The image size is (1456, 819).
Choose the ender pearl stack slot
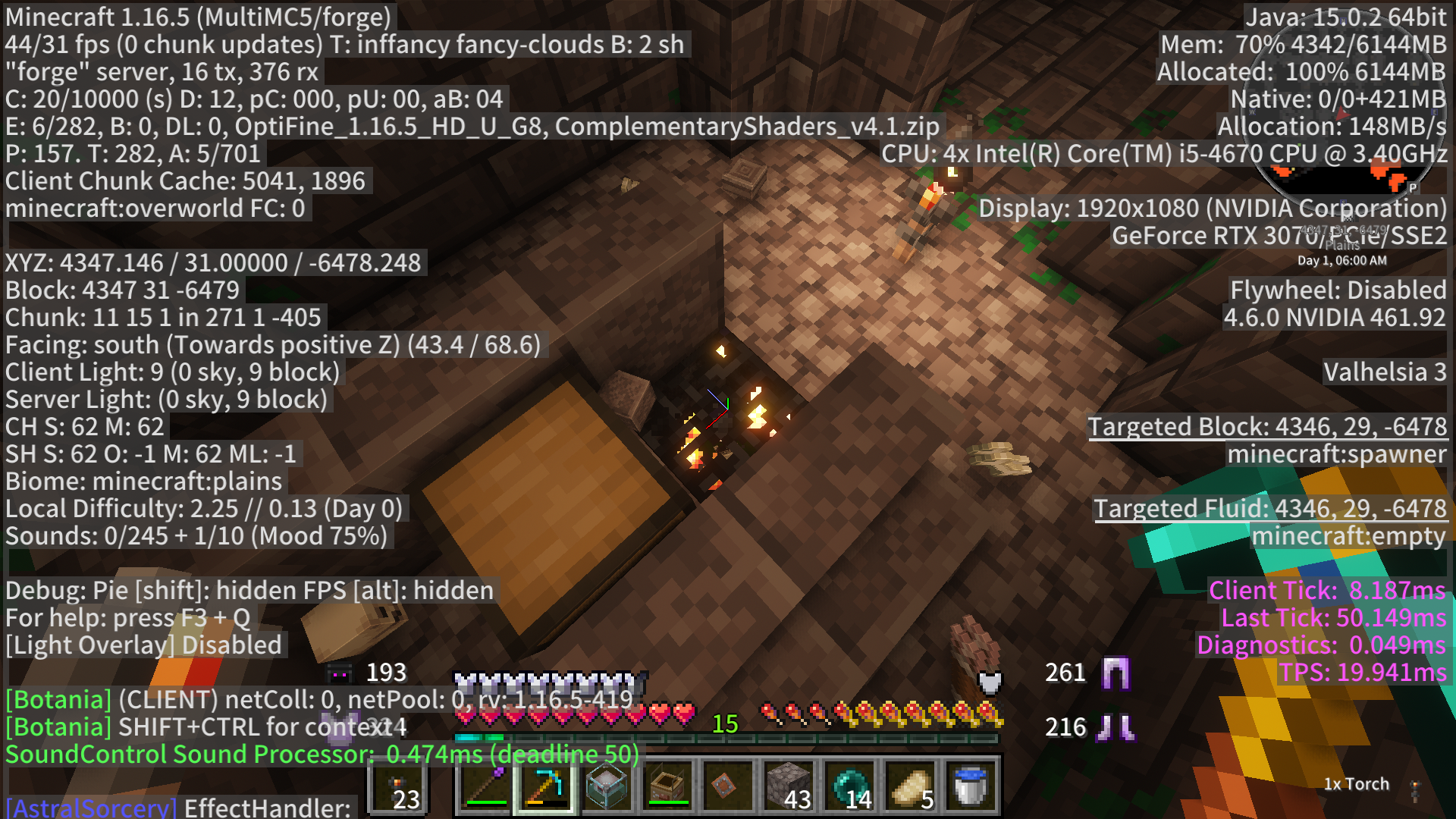pyautogui.click(x=849, y=786)
